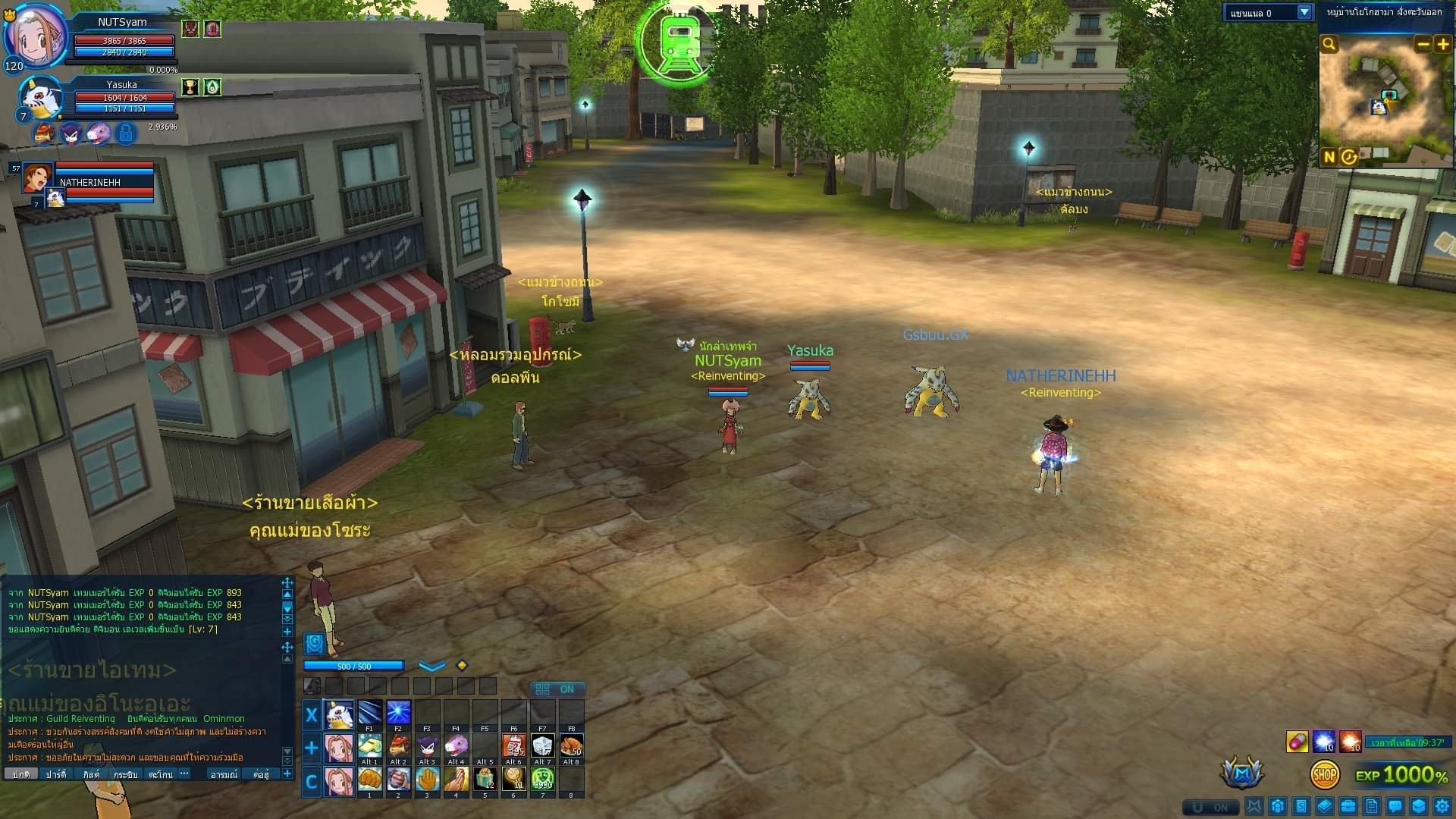Open the minimap magnifier search button
The height and width of the screenshot is (819, 1456).
[1329, 45]
